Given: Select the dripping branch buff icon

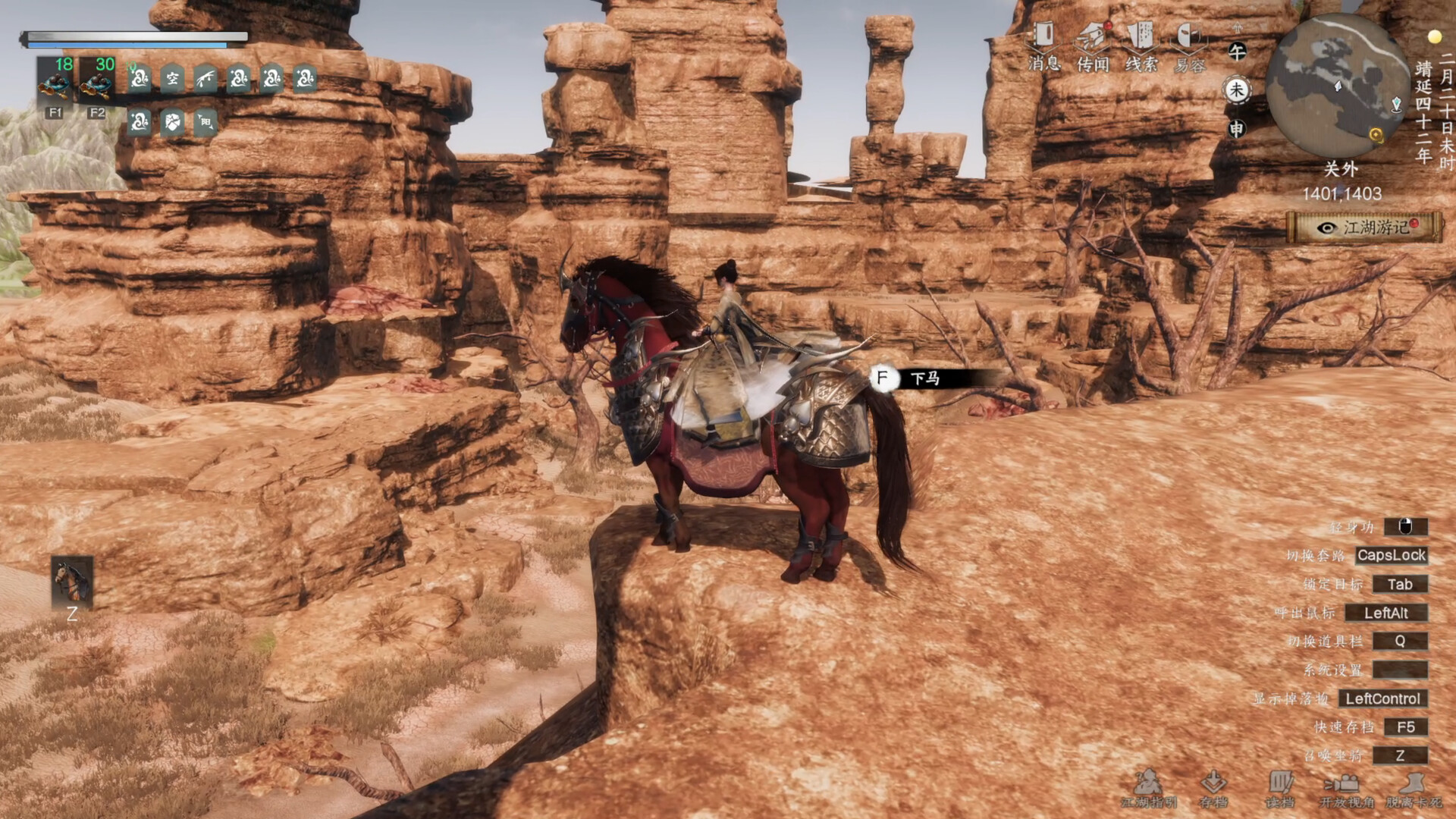Looking at the screenshot, I should [x=206, y=79].
